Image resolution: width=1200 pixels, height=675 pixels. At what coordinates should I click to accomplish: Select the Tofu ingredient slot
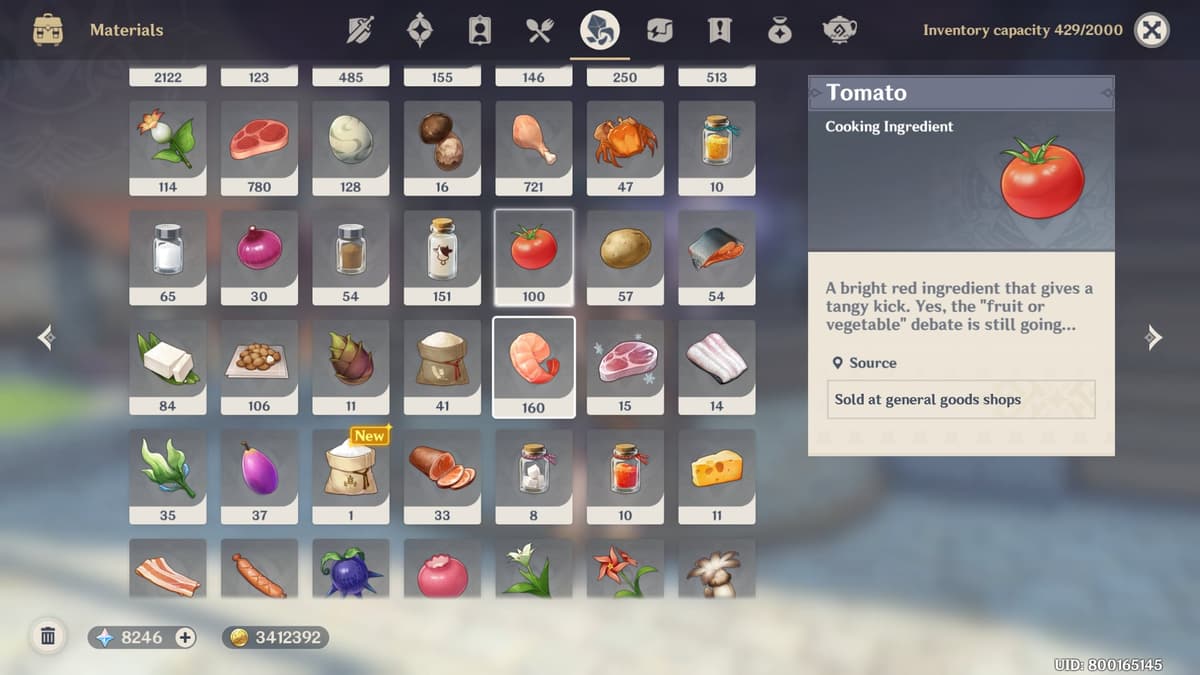(x=168, y=366)
